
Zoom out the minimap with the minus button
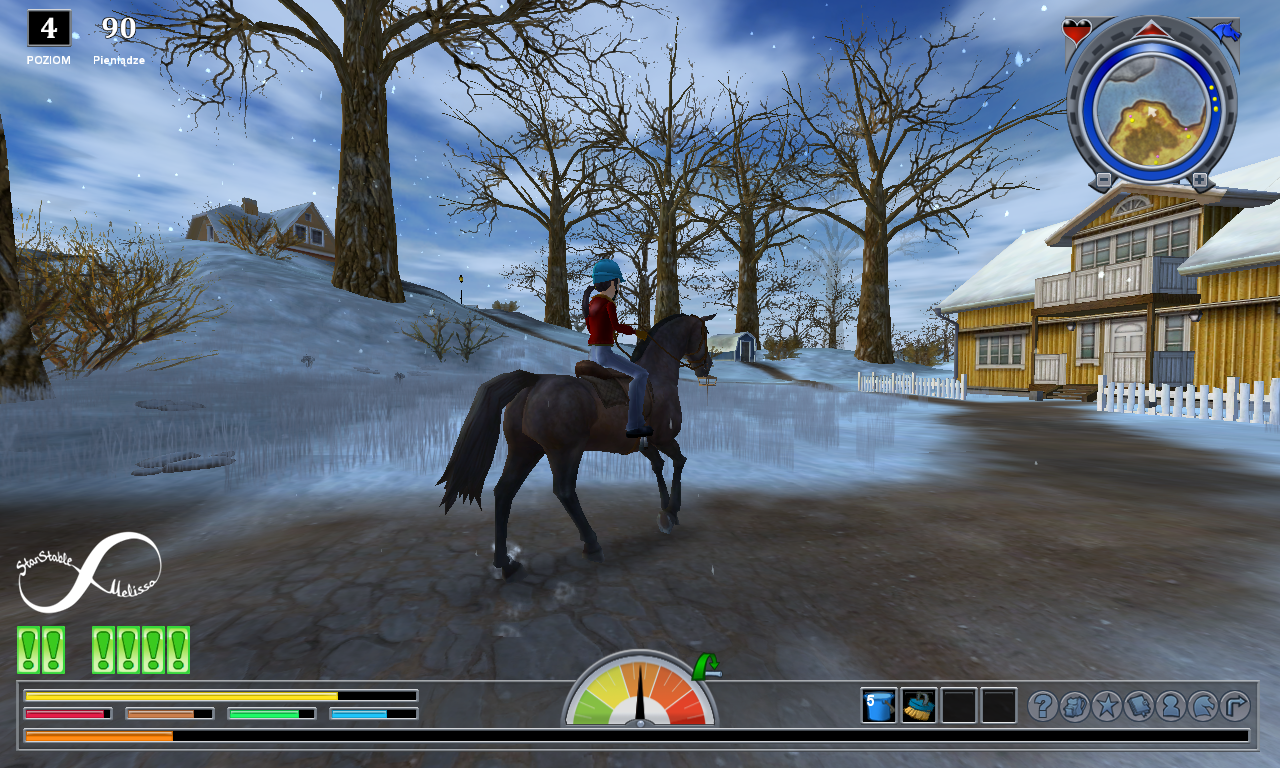tap(1104, 180)
